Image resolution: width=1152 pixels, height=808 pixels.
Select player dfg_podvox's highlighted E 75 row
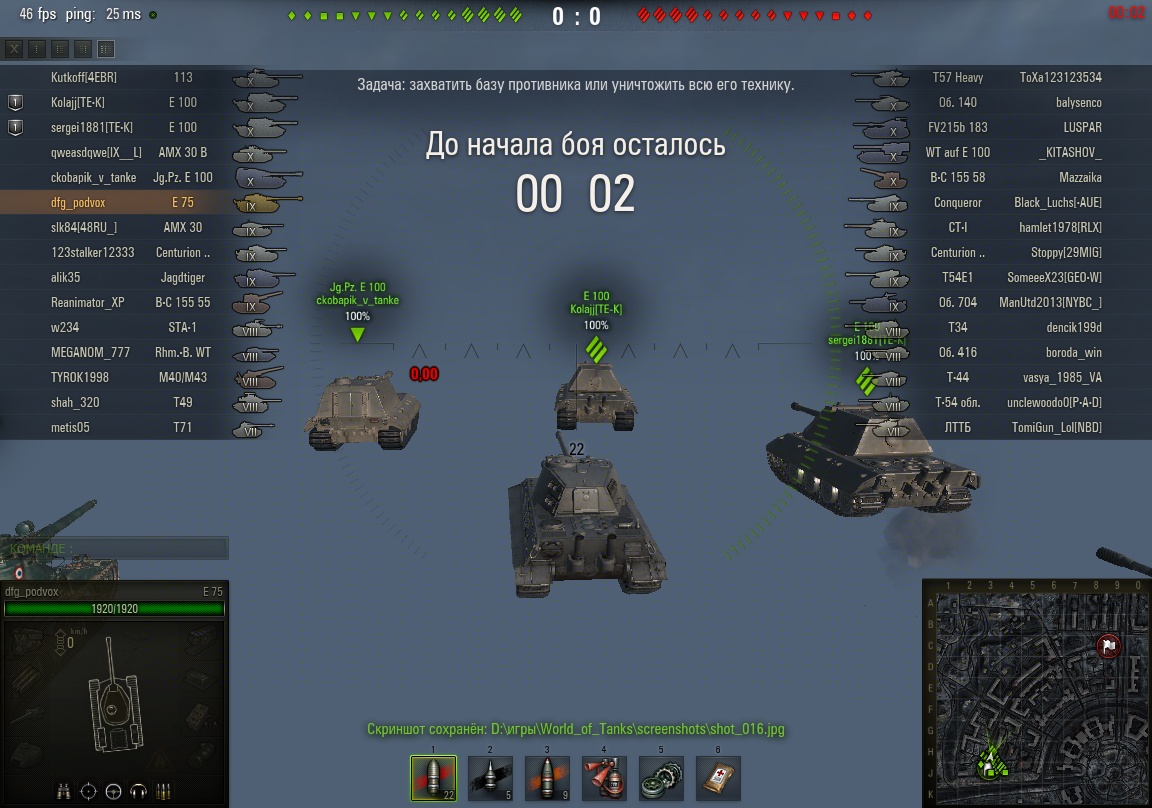pos(120,202)
